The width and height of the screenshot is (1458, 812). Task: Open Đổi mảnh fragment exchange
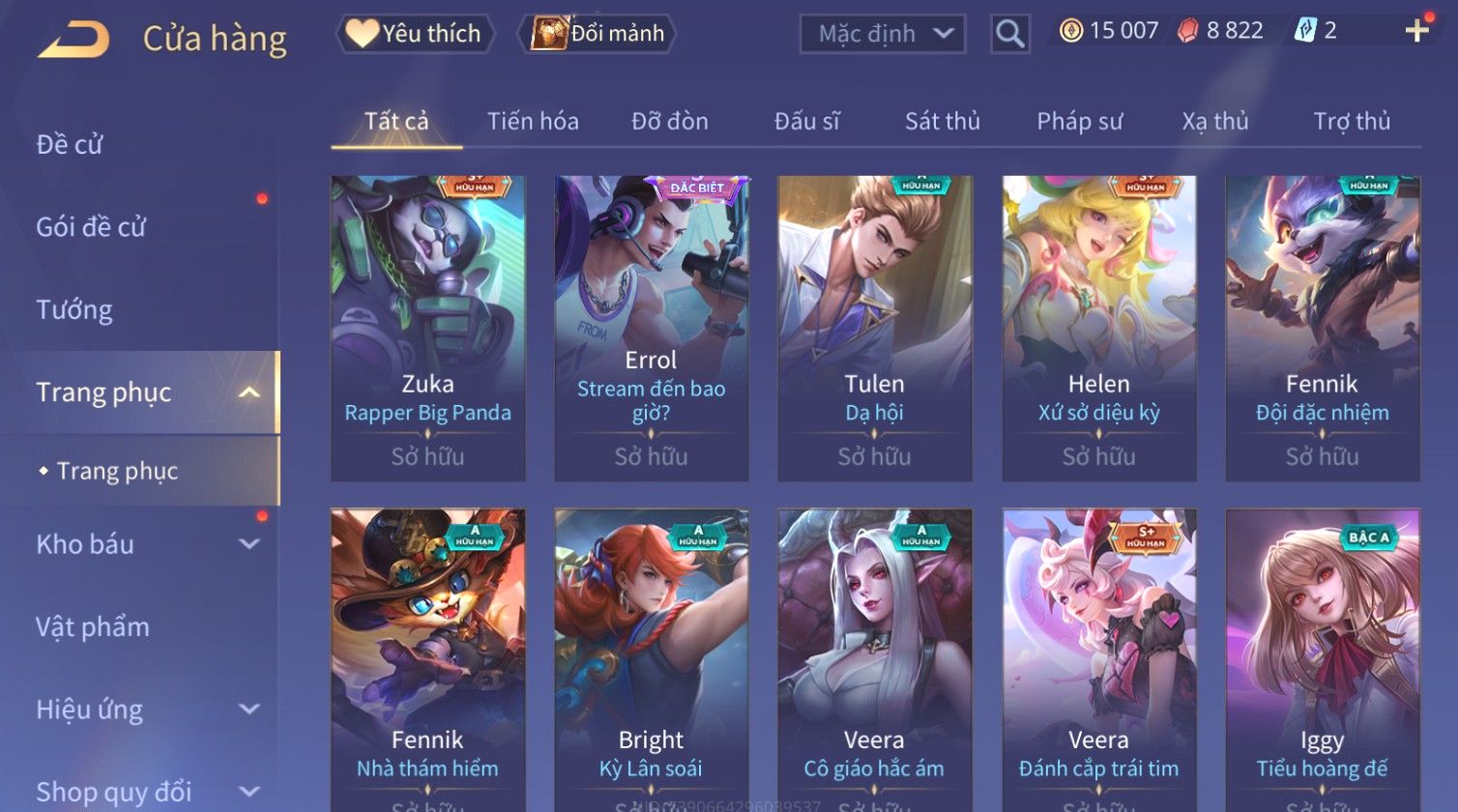click(x=598, y=34)
